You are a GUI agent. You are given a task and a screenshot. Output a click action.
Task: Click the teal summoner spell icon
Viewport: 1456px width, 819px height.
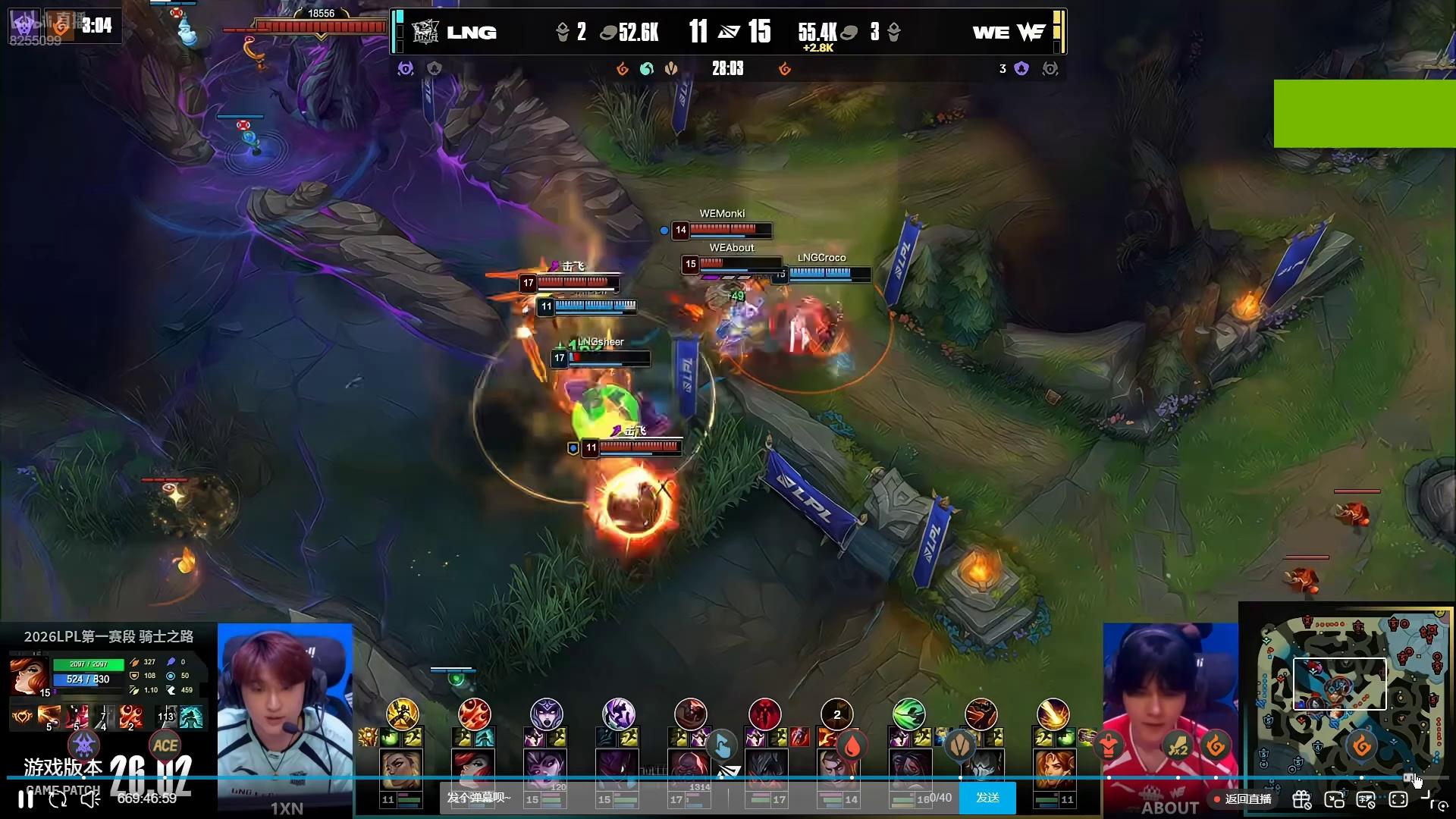[191, 717]
